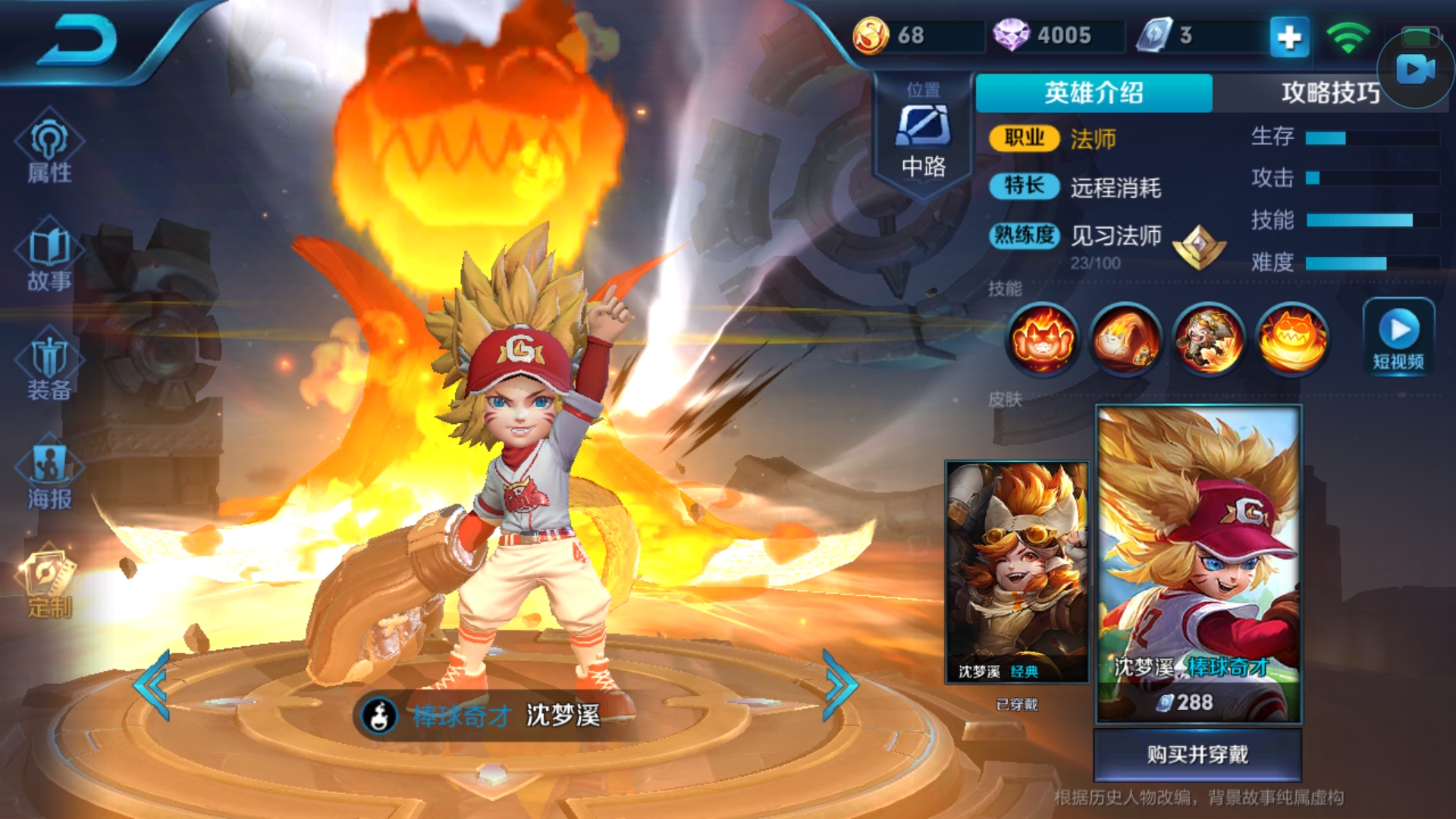
Task: Select the flaming cat-face bomb skill icon
Action: pos(1292,338)
